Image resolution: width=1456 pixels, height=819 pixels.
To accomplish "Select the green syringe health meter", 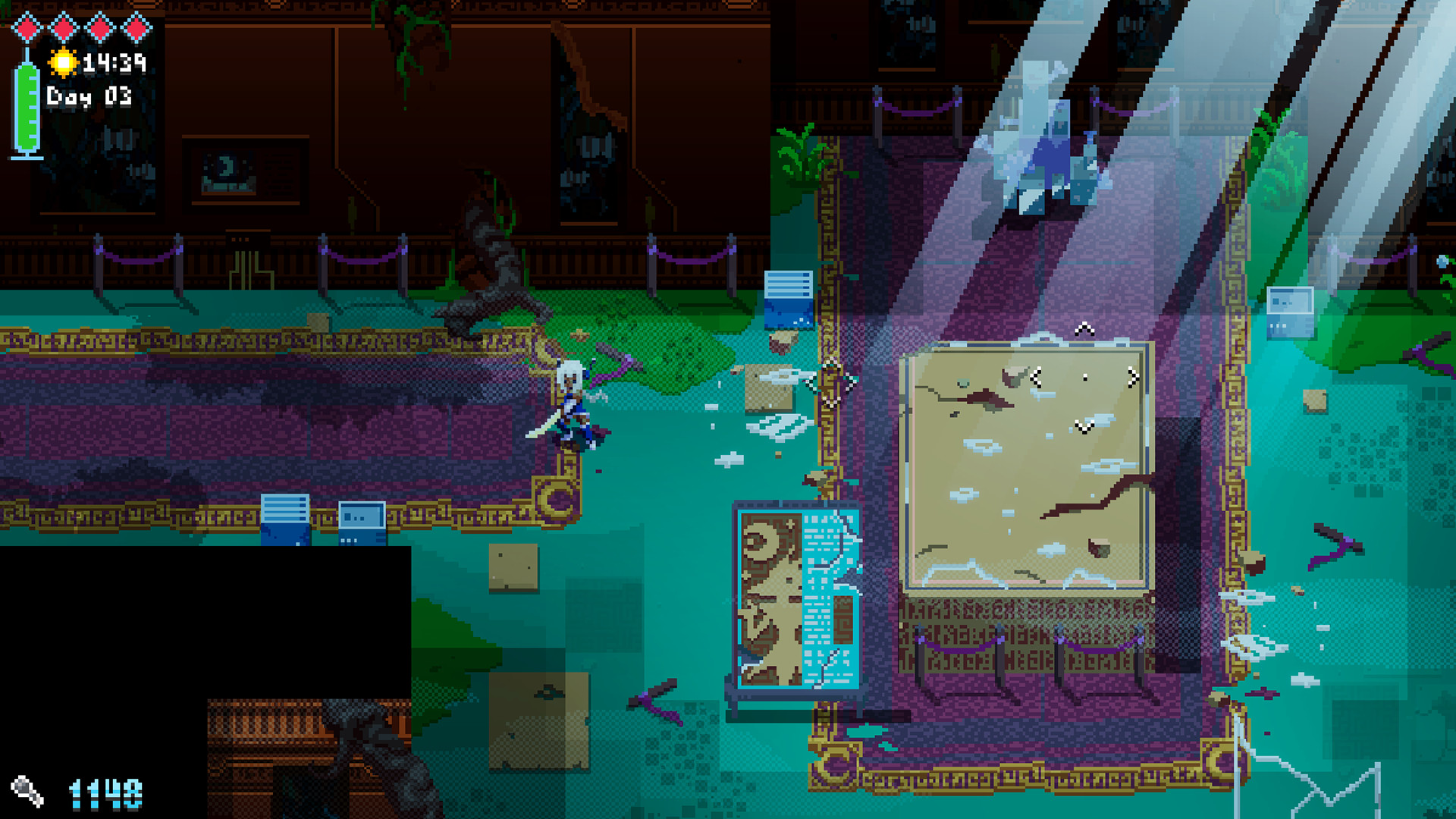I will click(x=27, y=106).
